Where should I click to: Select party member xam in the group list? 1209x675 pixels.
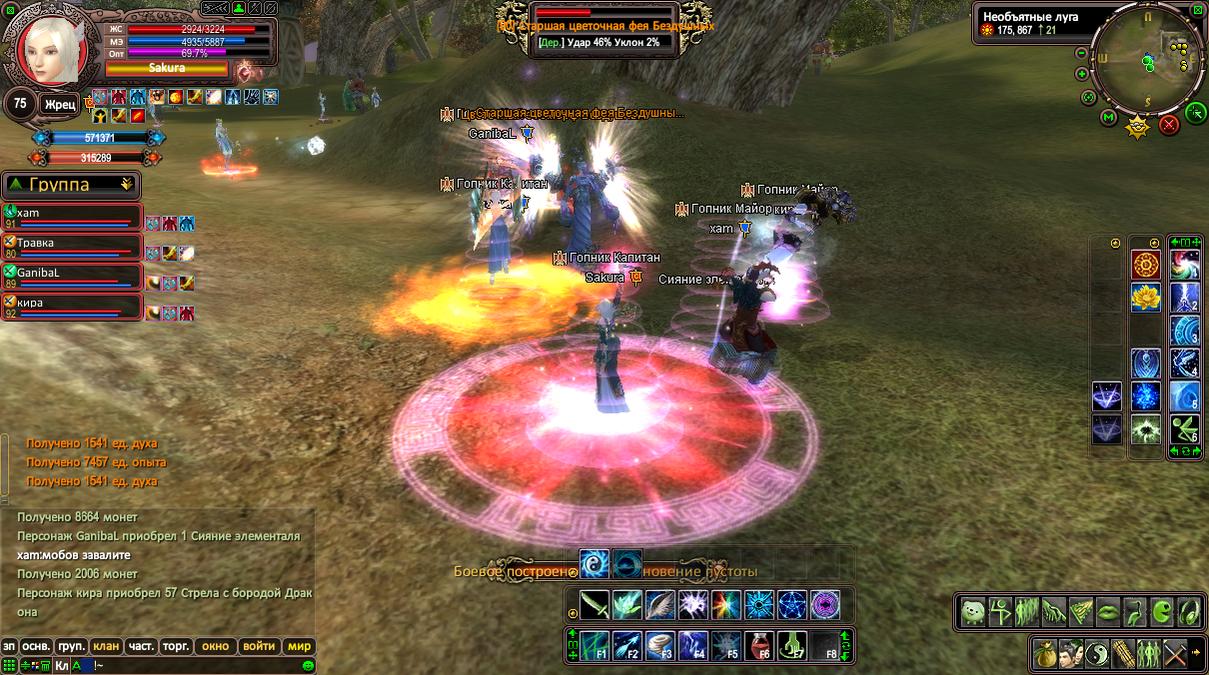[x=72, y=217]
